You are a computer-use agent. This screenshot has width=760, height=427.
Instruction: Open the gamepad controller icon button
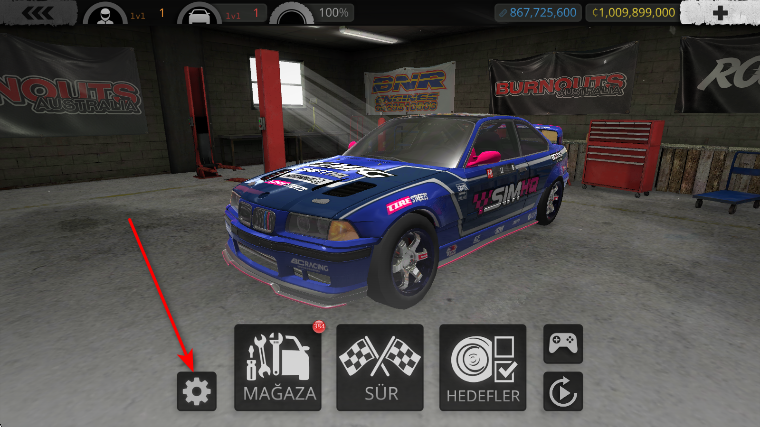pos(562,344)
